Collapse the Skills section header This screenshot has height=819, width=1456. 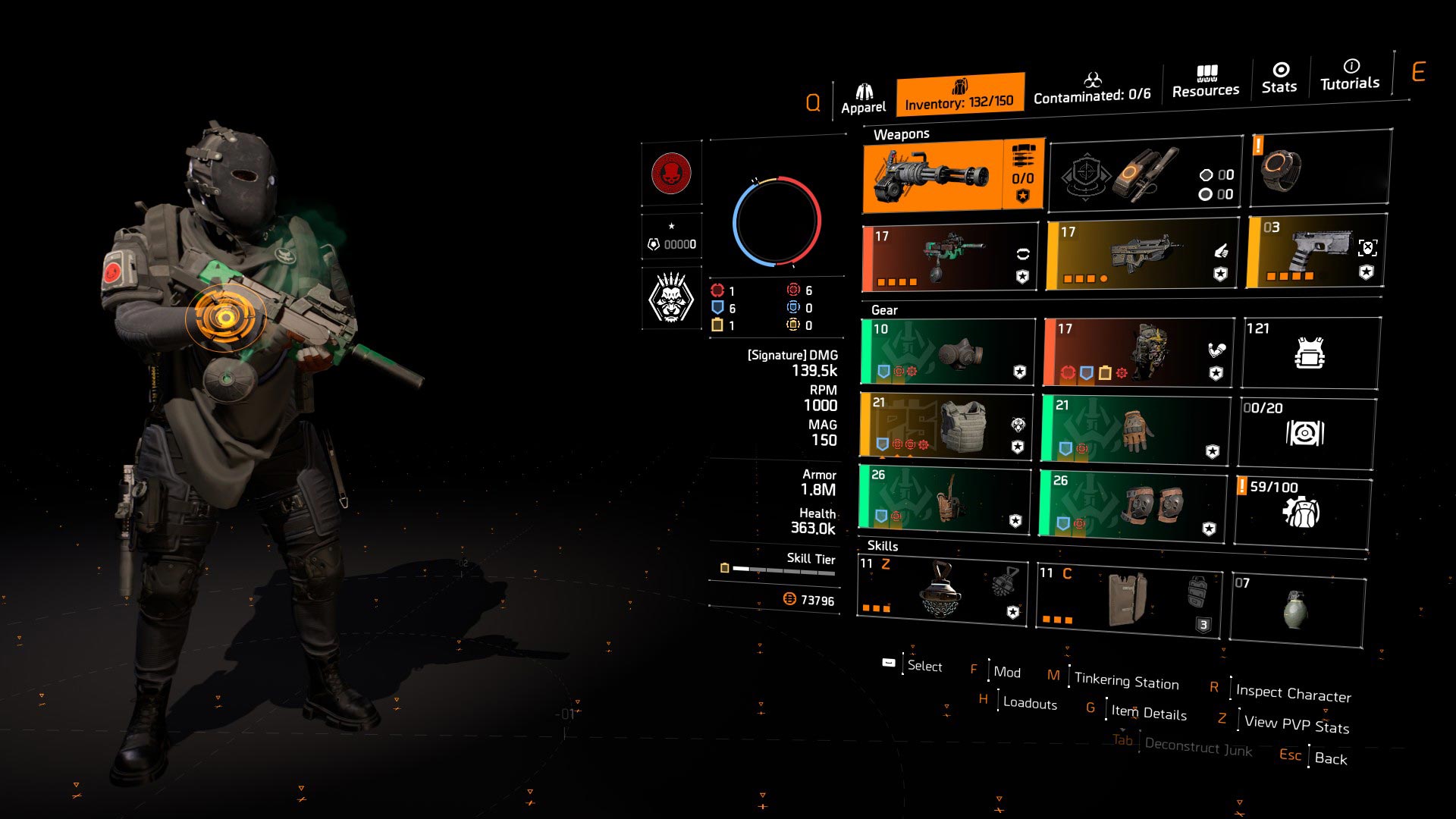[x=882, y=546]
